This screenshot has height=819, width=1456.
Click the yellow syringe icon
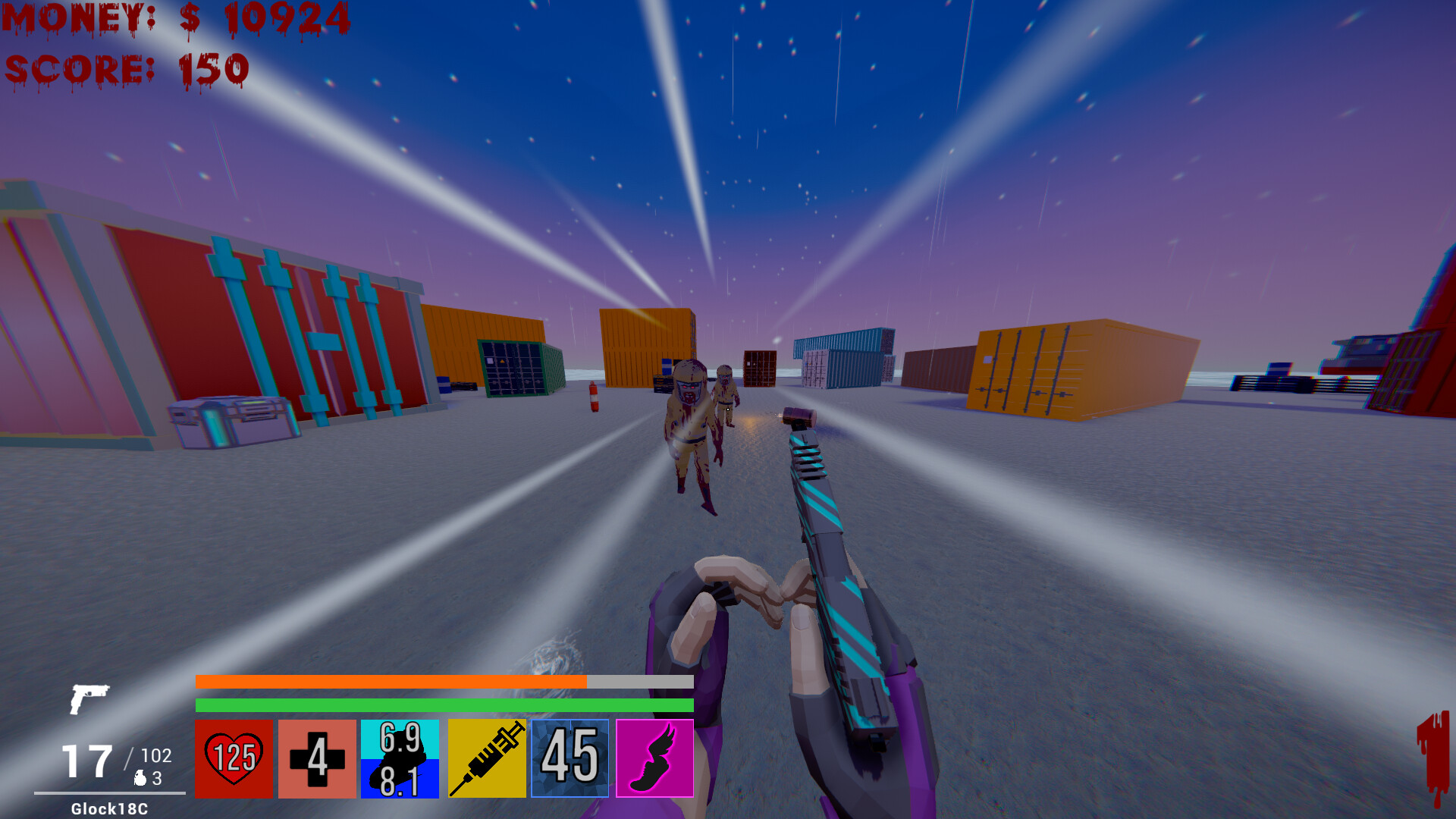tap(486, 758)
